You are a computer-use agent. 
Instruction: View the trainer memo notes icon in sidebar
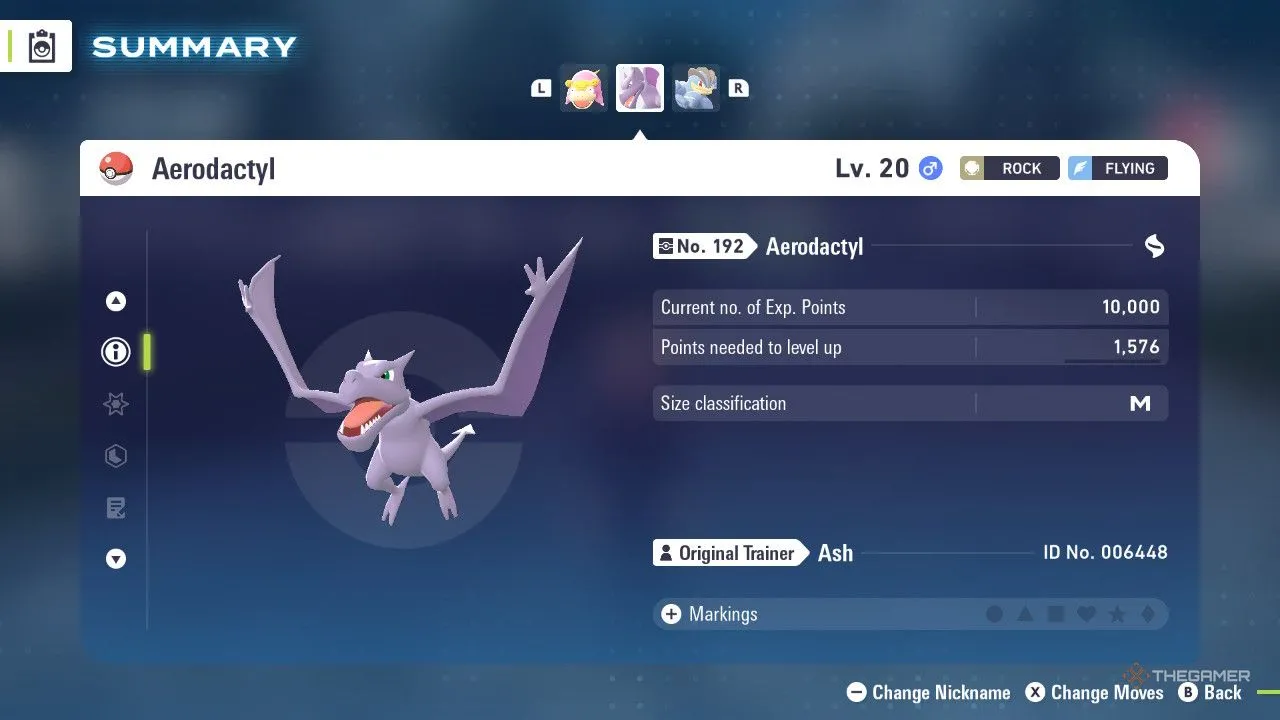(115, 508)
